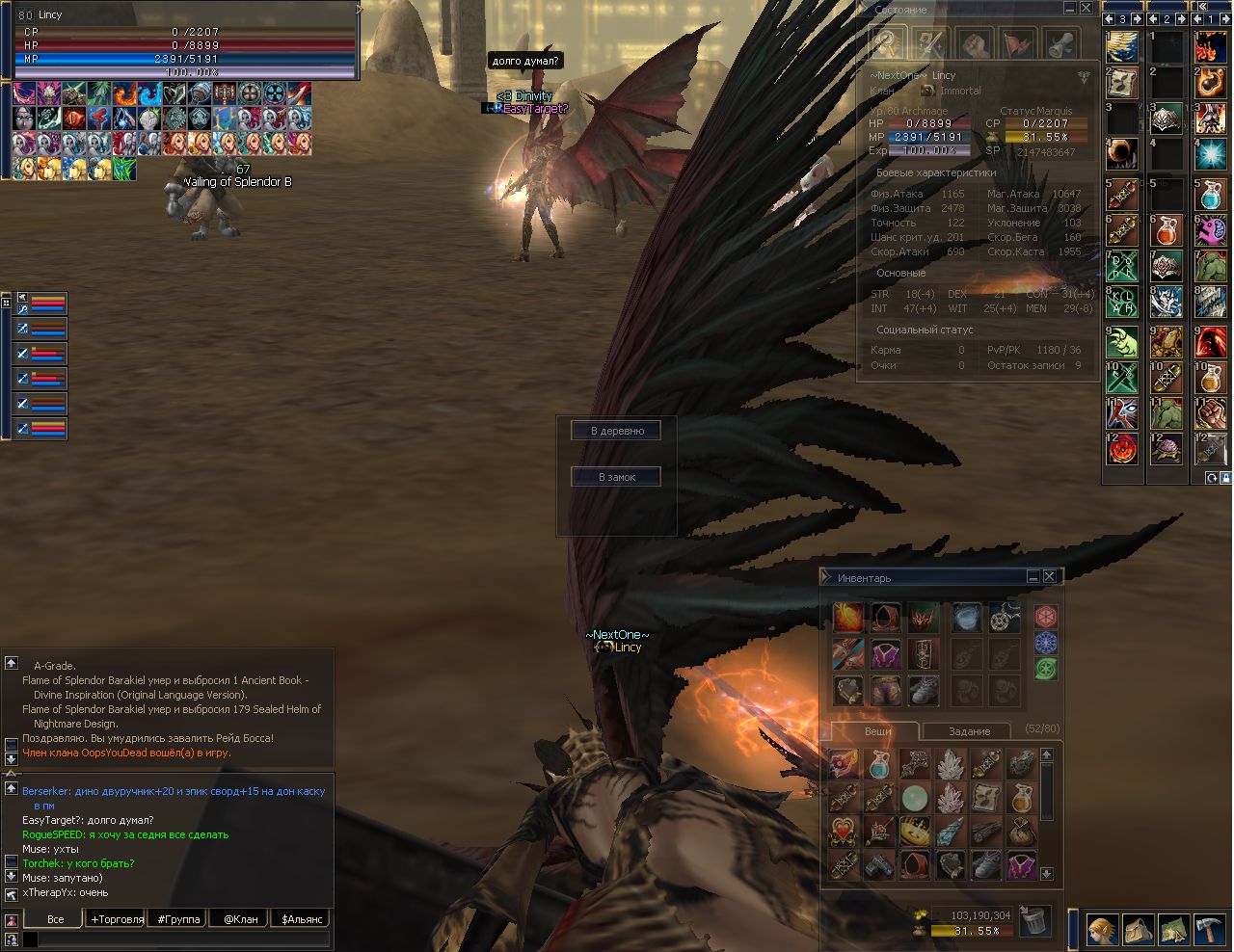Select the golden crown item in the inventory
This screenshot has width=1234, height=952.
click(x=913, y=831)
